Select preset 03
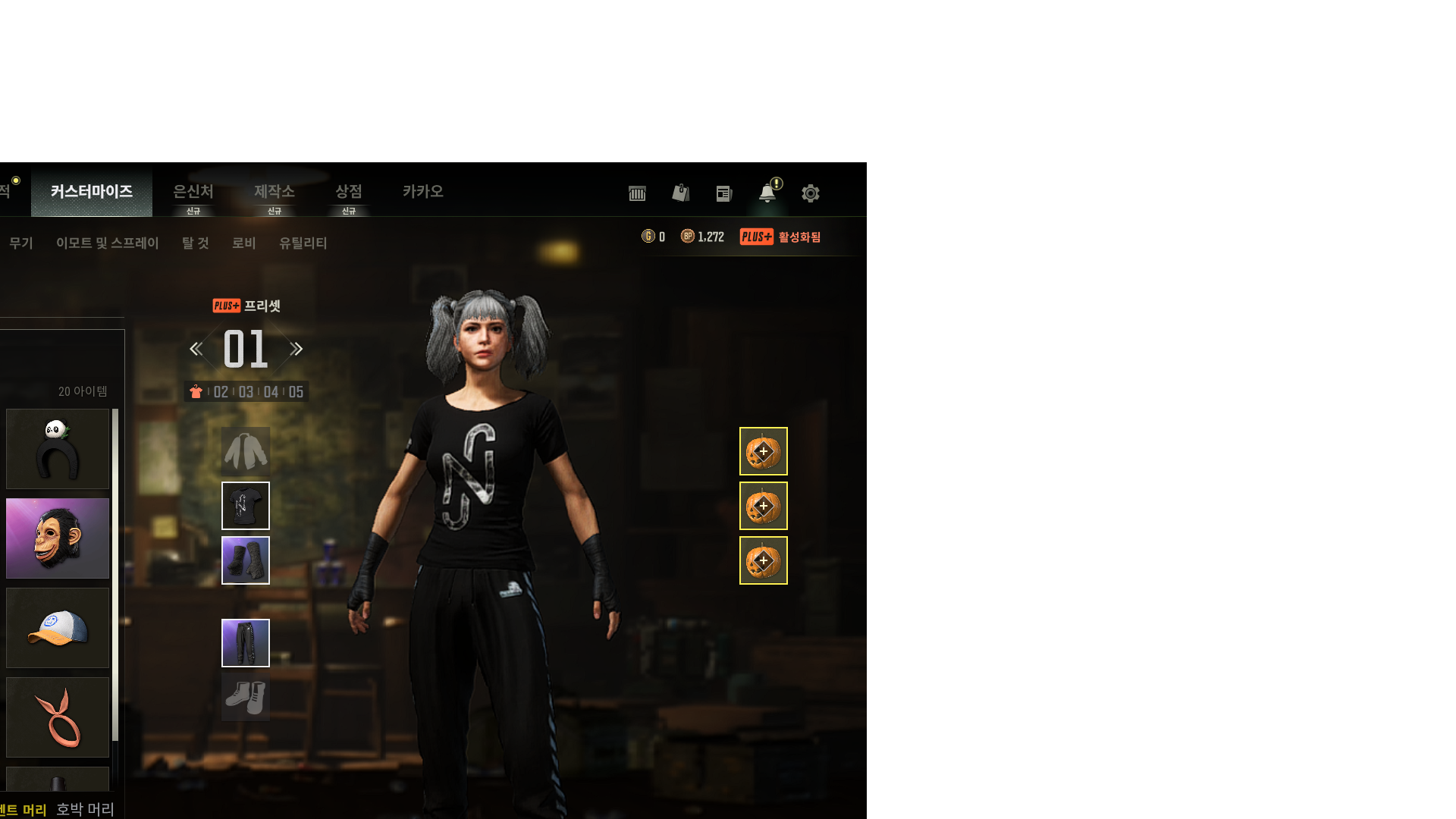1456x819 pixels. [246, 392]
